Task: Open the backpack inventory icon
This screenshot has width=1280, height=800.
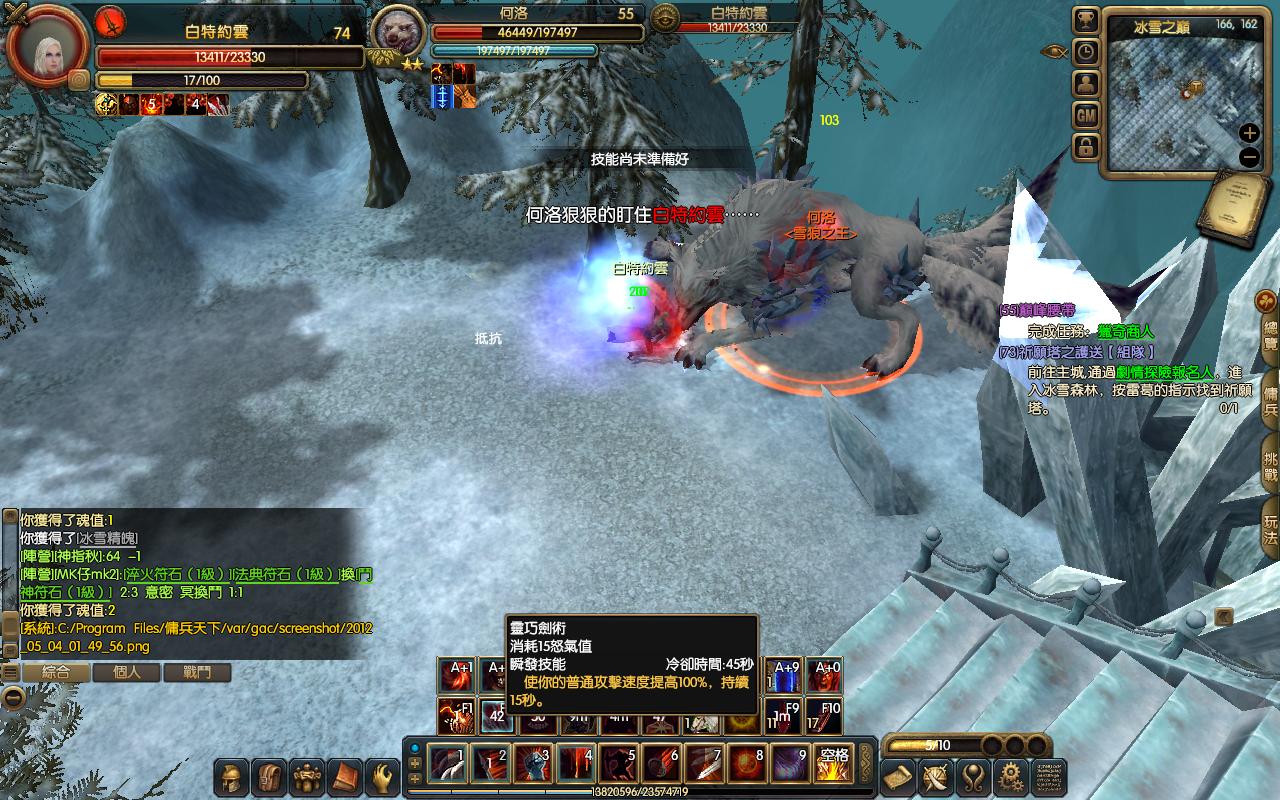Action: (x=270, y=777)
